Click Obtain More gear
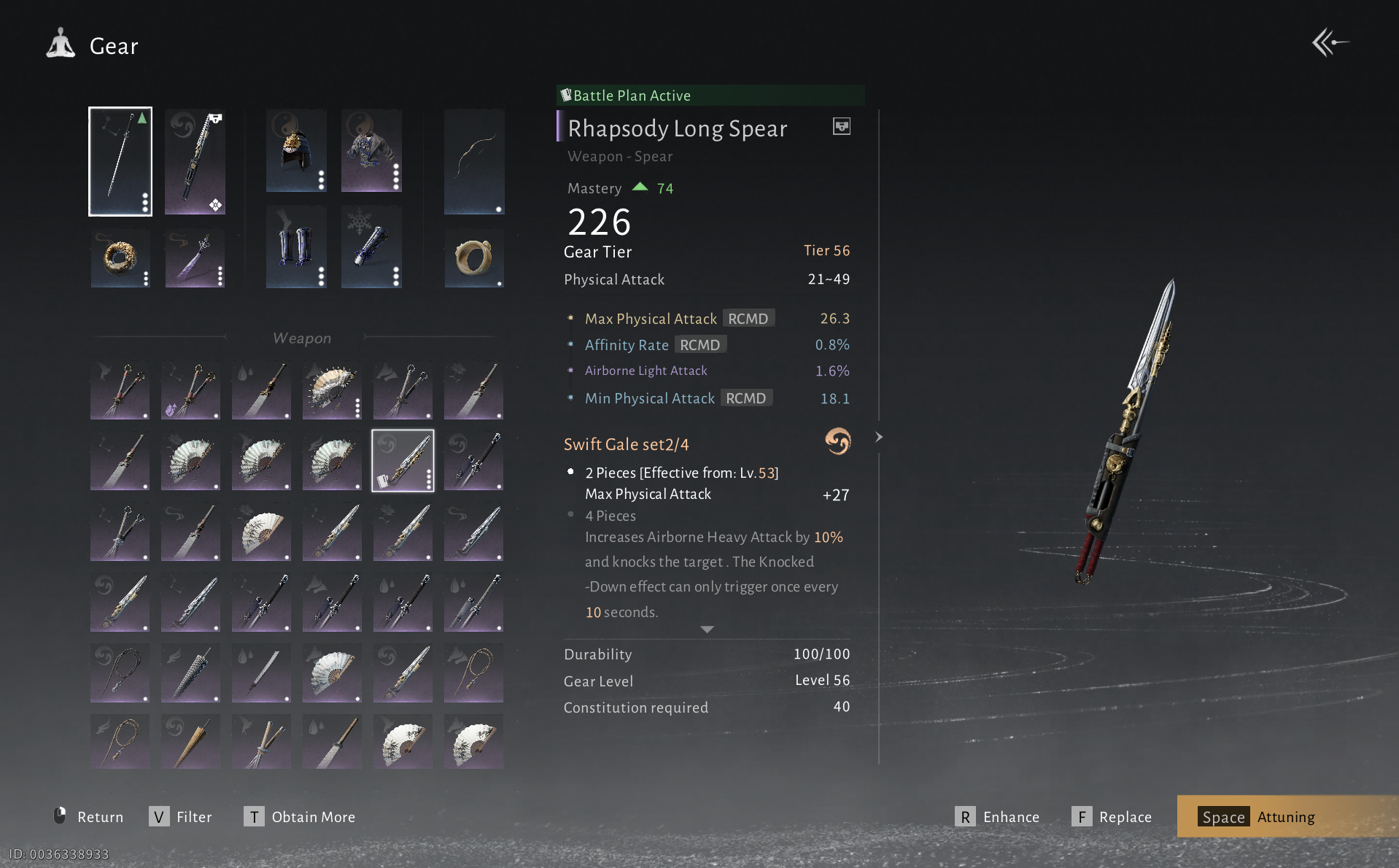Screen dimensions: 1399x868 300,817
